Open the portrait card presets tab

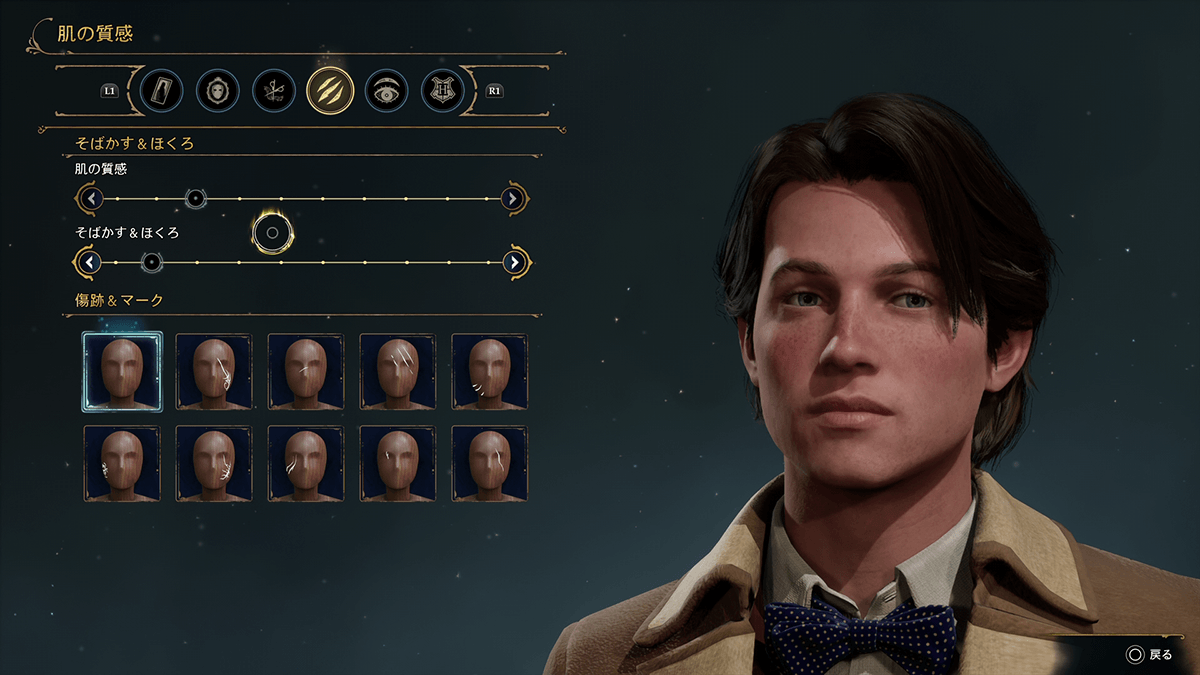tap(162, 90)
